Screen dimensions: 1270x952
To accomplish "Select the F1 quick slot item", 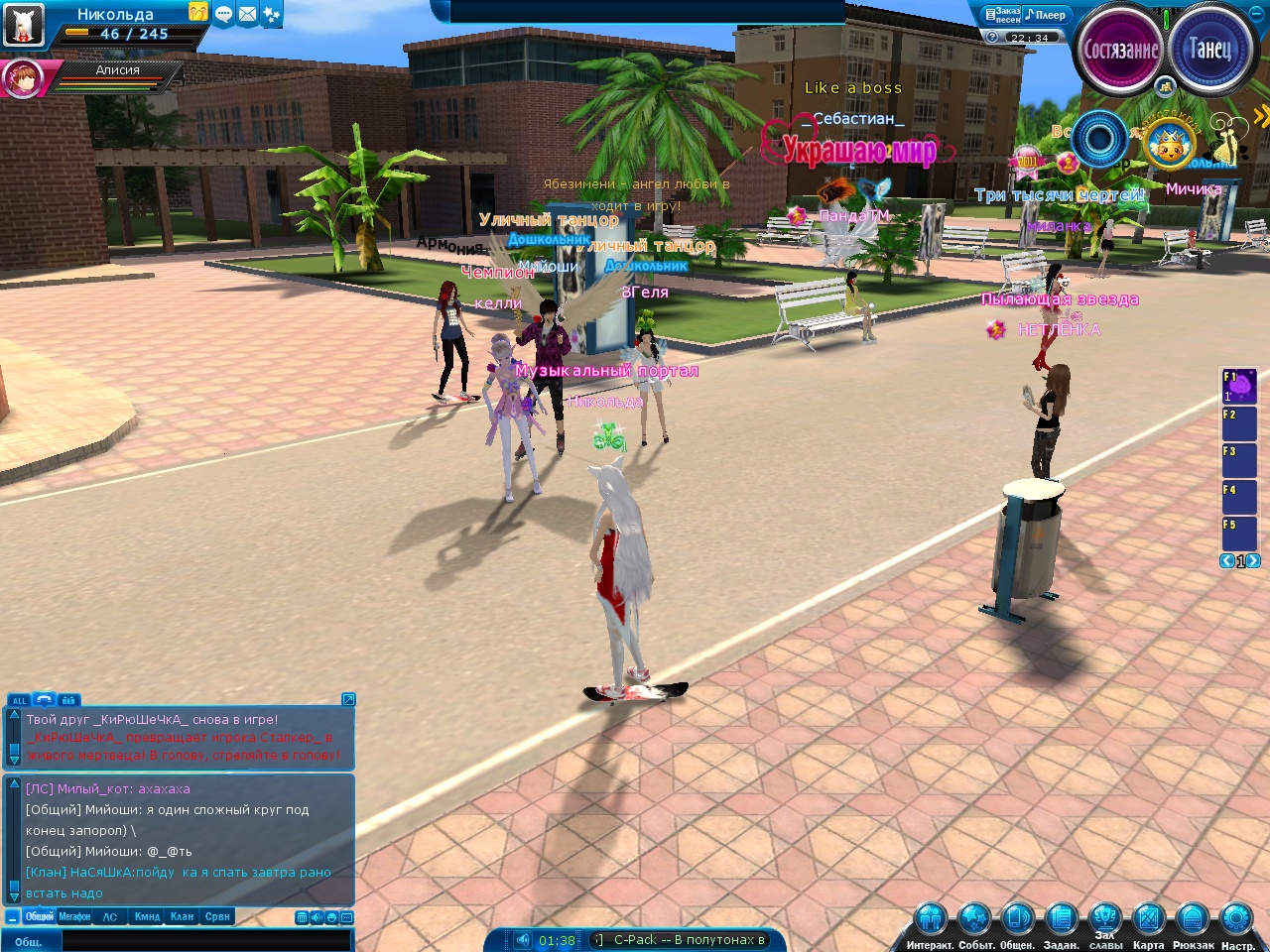I will point(1240,386).
